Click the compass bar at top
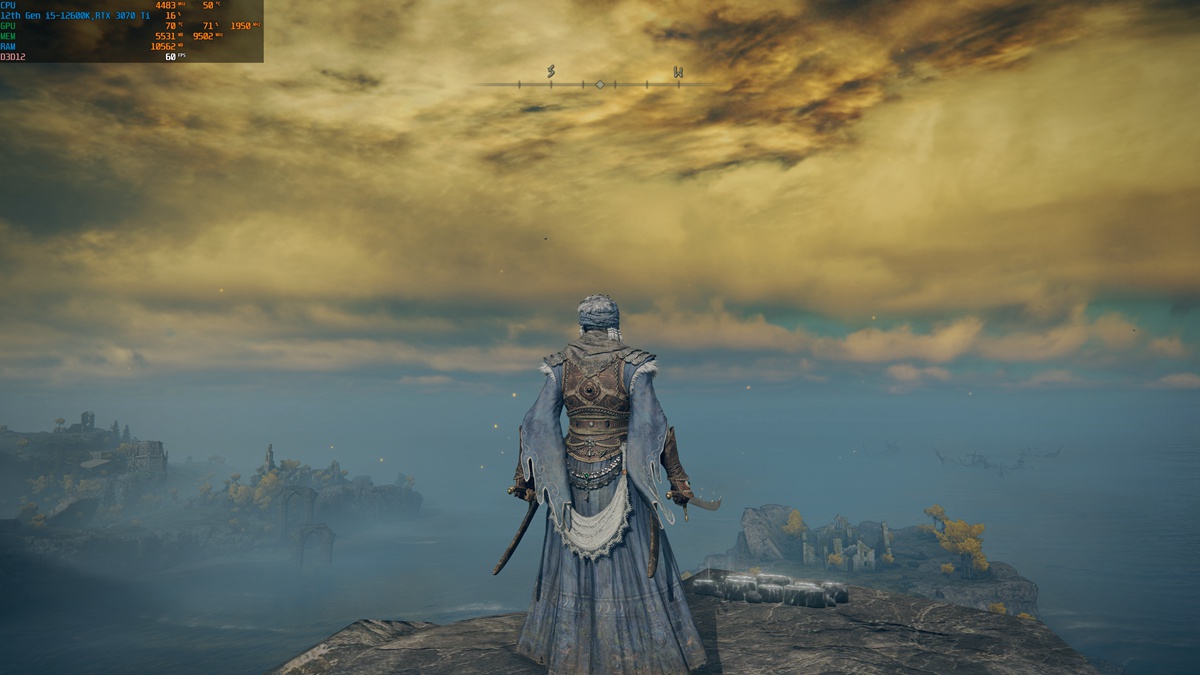 598,84
